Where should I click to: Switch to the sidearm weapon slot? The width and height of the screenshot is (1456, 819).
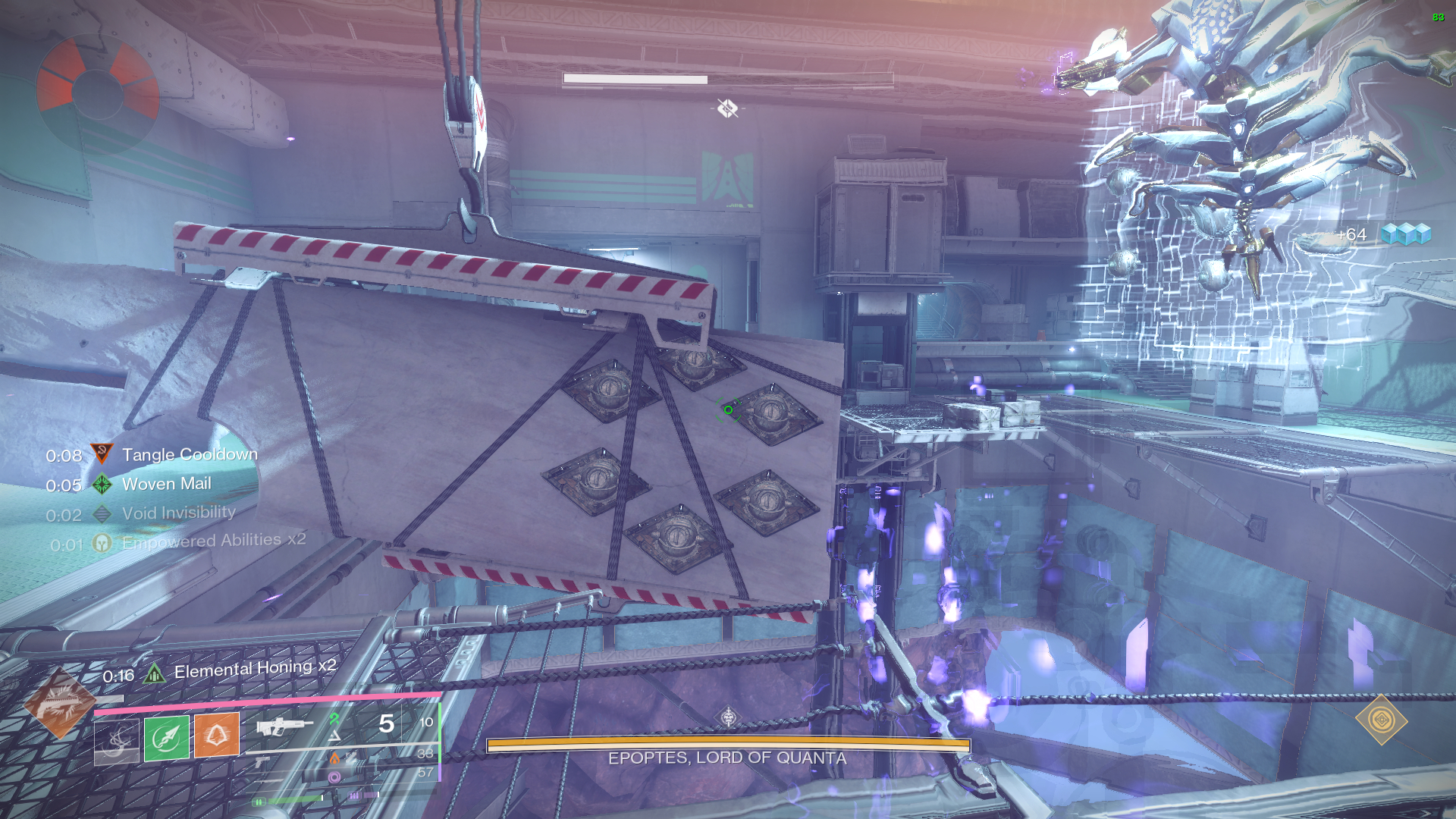click(262, 761)
